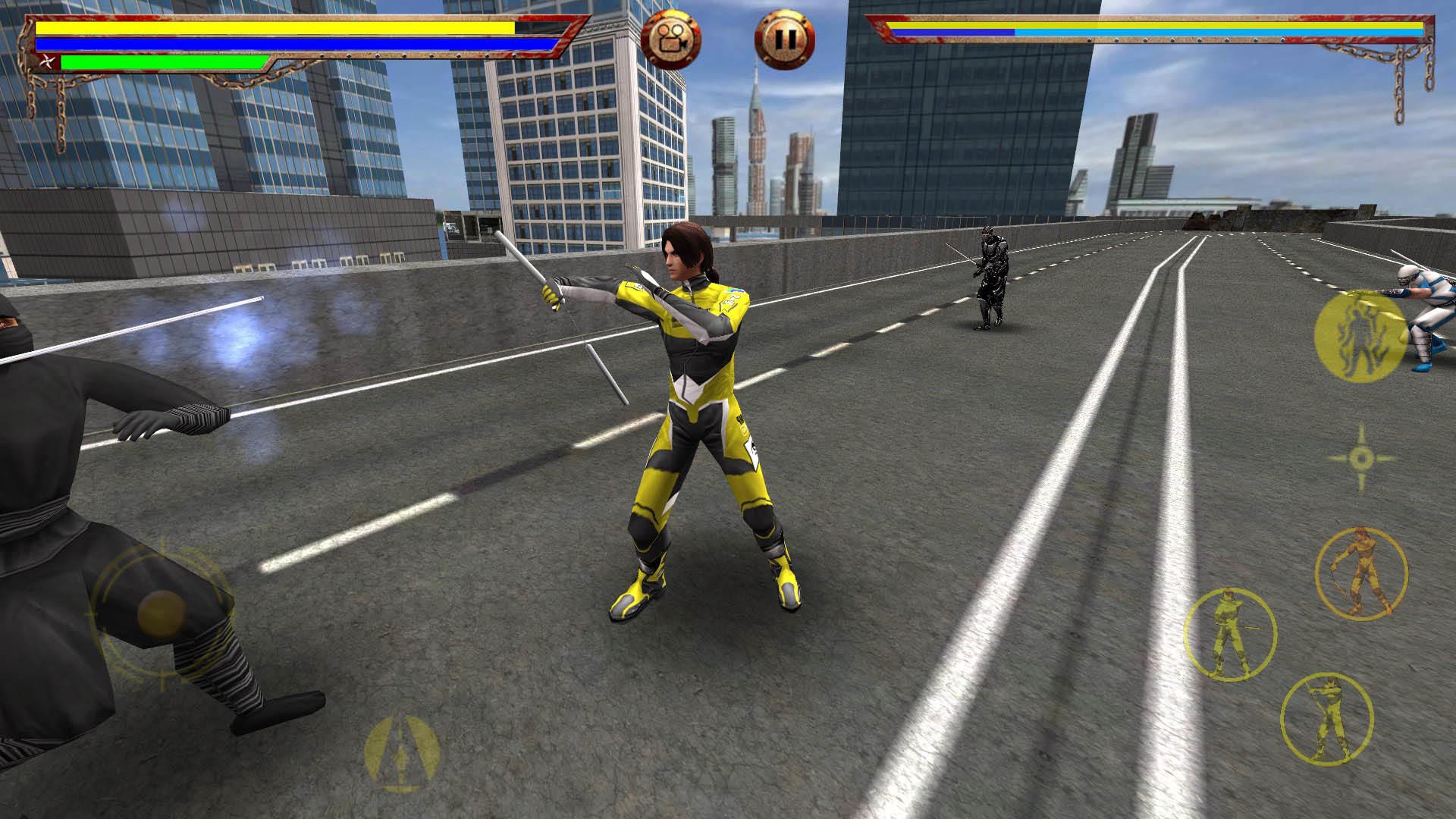The width and height of the screenshot is (1456, 819).
Task: Tap the shuriken icon beside player health bar
Action: click(x=47, y=63)
